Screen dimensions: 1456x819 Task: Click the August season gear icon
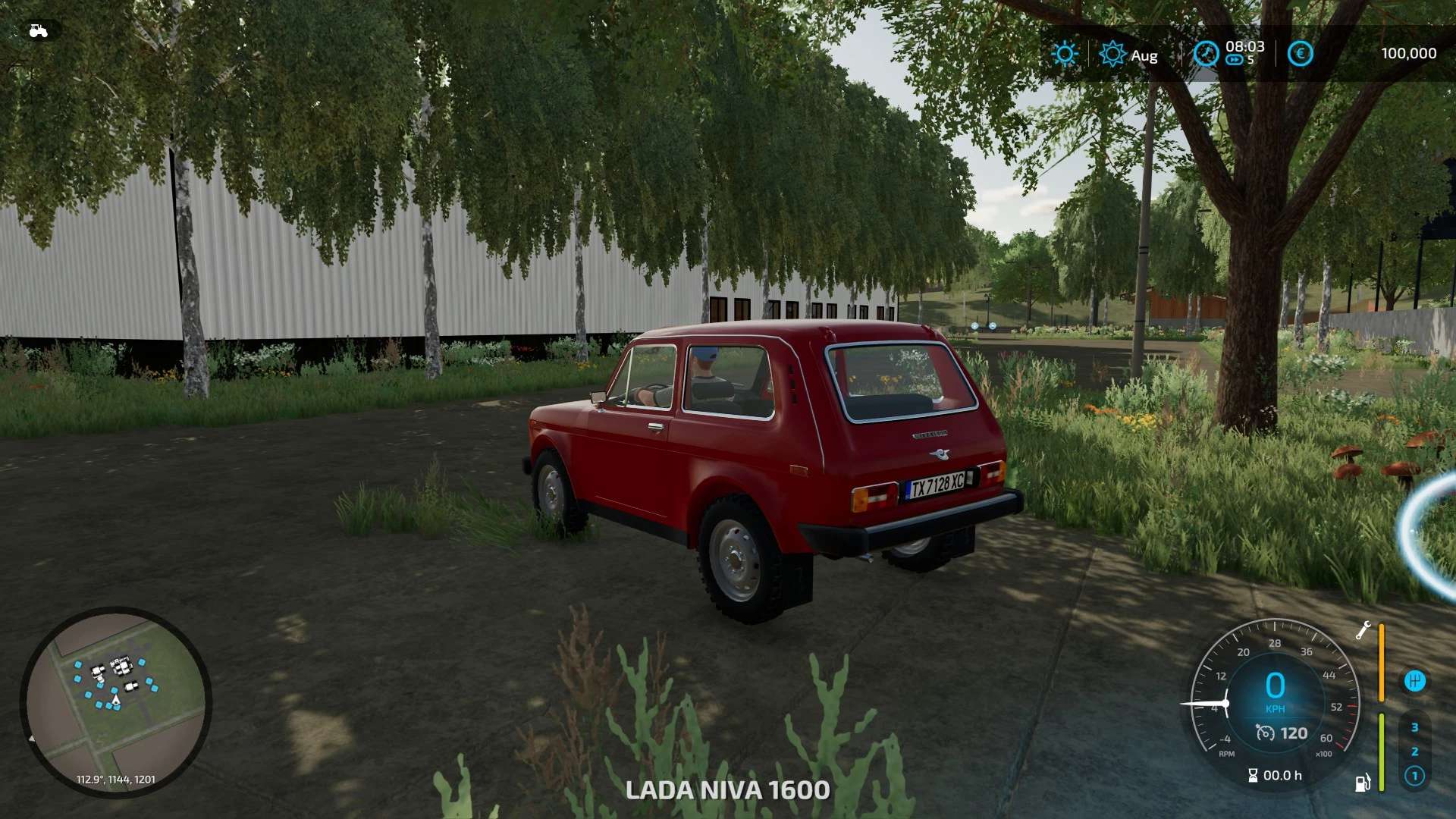(1112, 54)
